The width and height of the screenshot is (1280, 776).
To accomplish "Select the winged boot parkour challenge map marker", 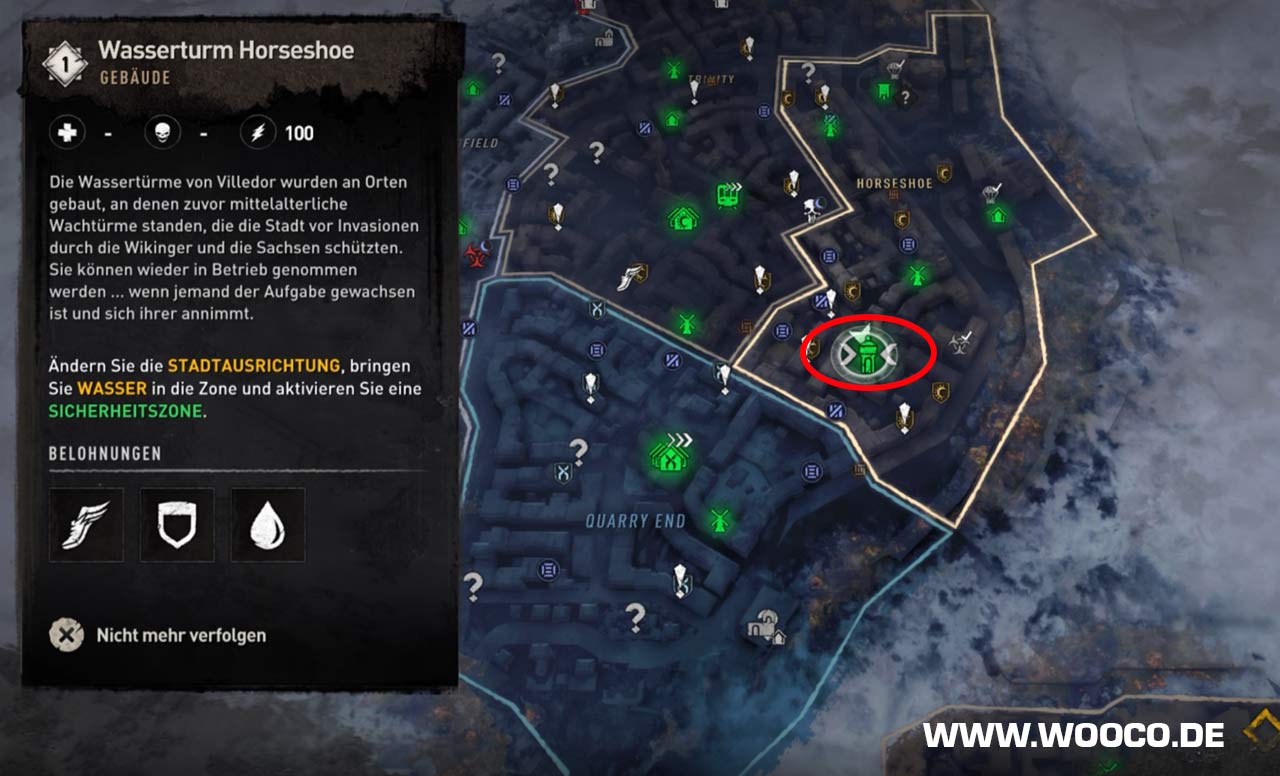I will coord(629,276).
